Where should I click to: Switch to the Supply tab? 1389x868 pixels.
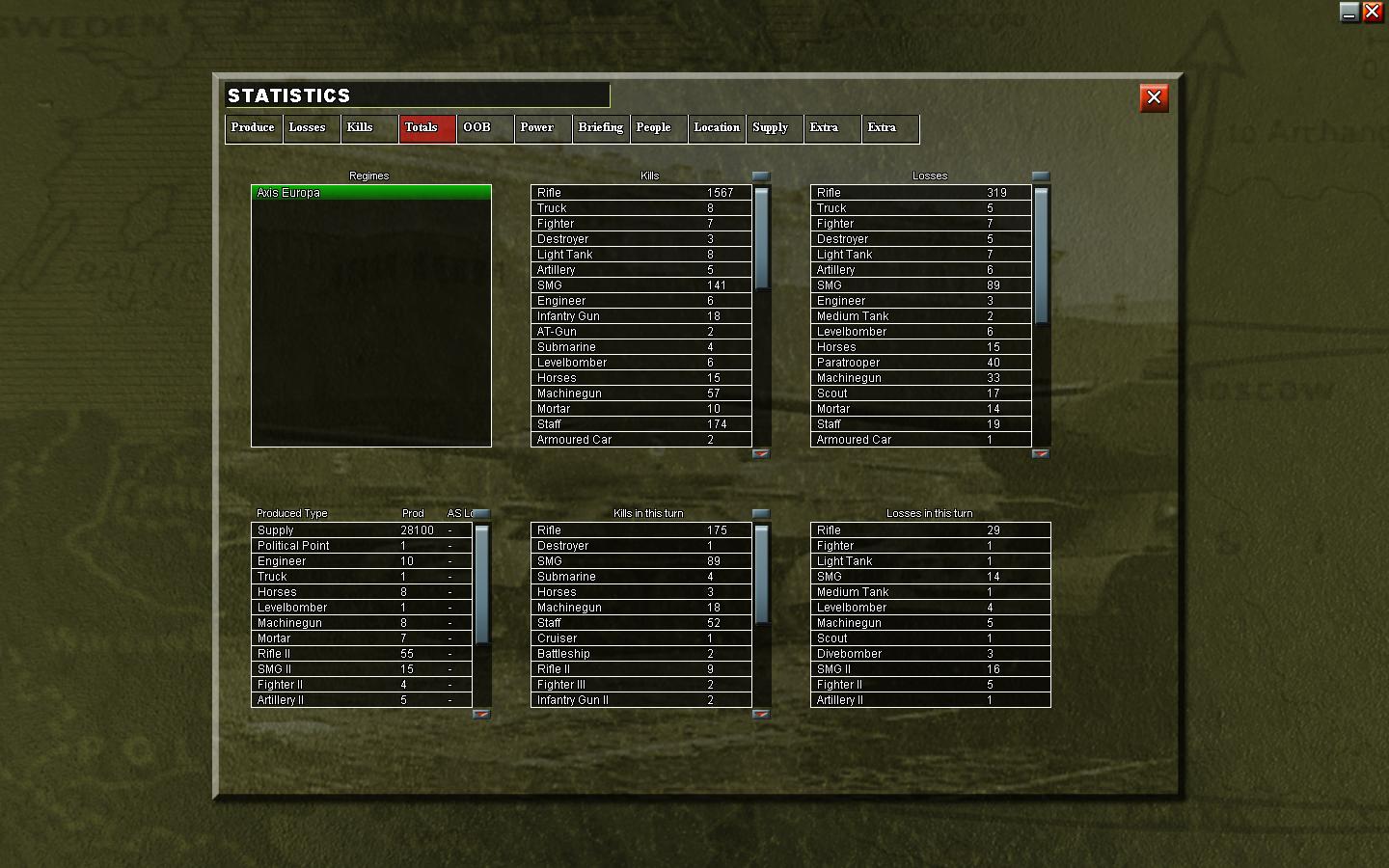[x=772, y=128]
